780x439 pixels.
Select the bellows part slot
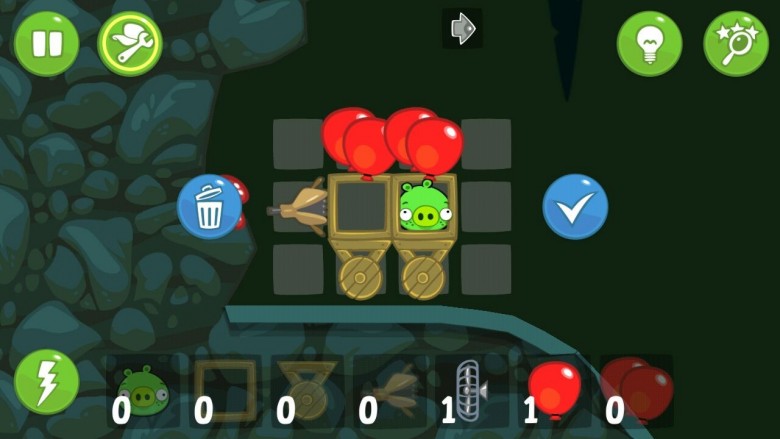388,389
